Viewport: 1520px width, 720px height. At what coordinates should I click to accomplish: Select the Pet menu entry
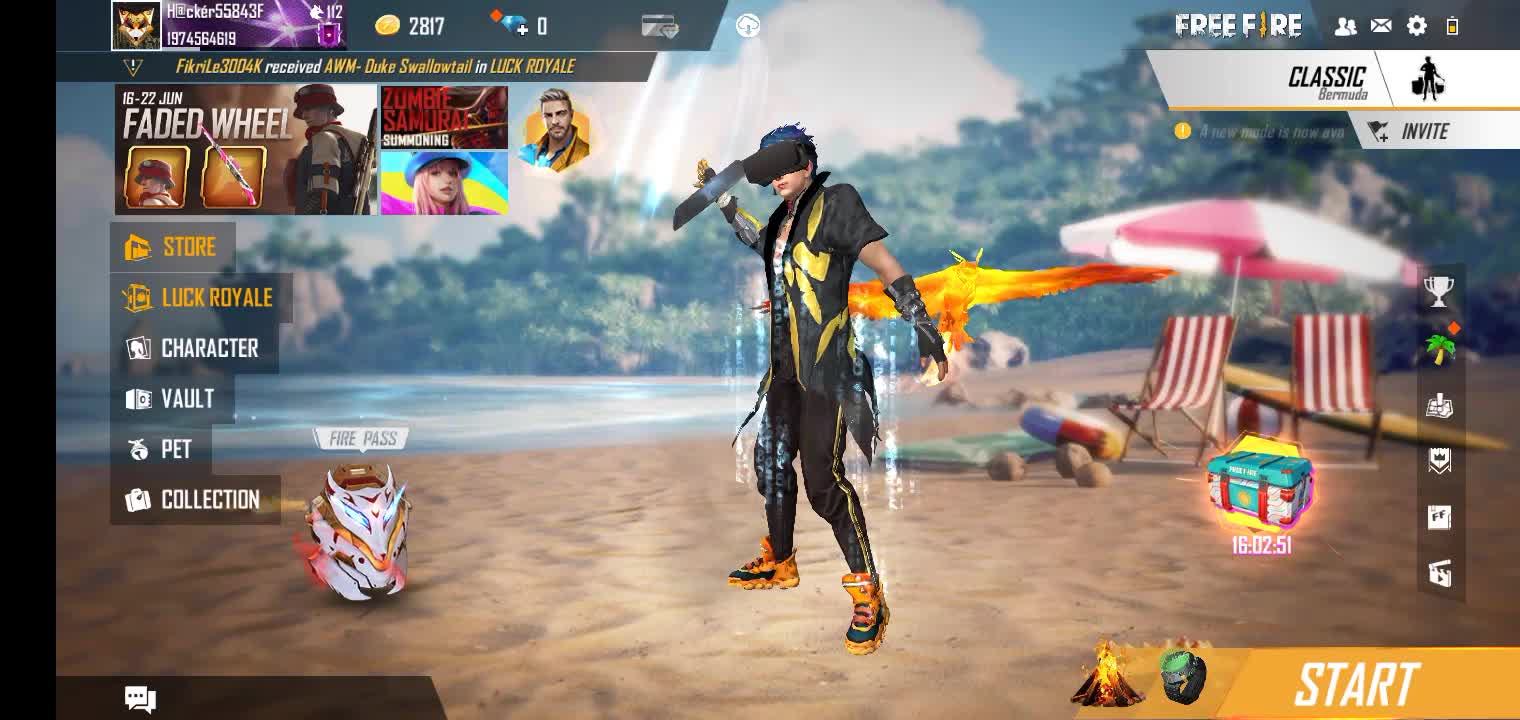coord(161,449)
